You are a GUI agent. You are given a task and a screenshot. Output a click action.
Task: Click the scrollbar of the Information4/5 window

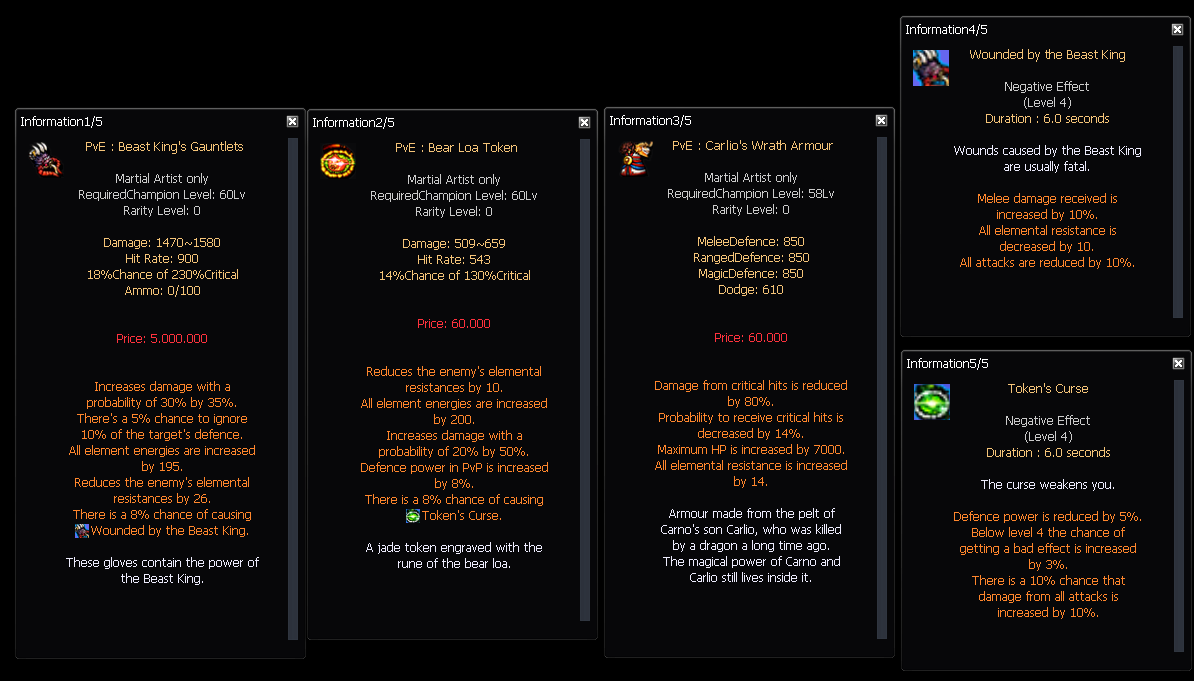(1178, 180)
